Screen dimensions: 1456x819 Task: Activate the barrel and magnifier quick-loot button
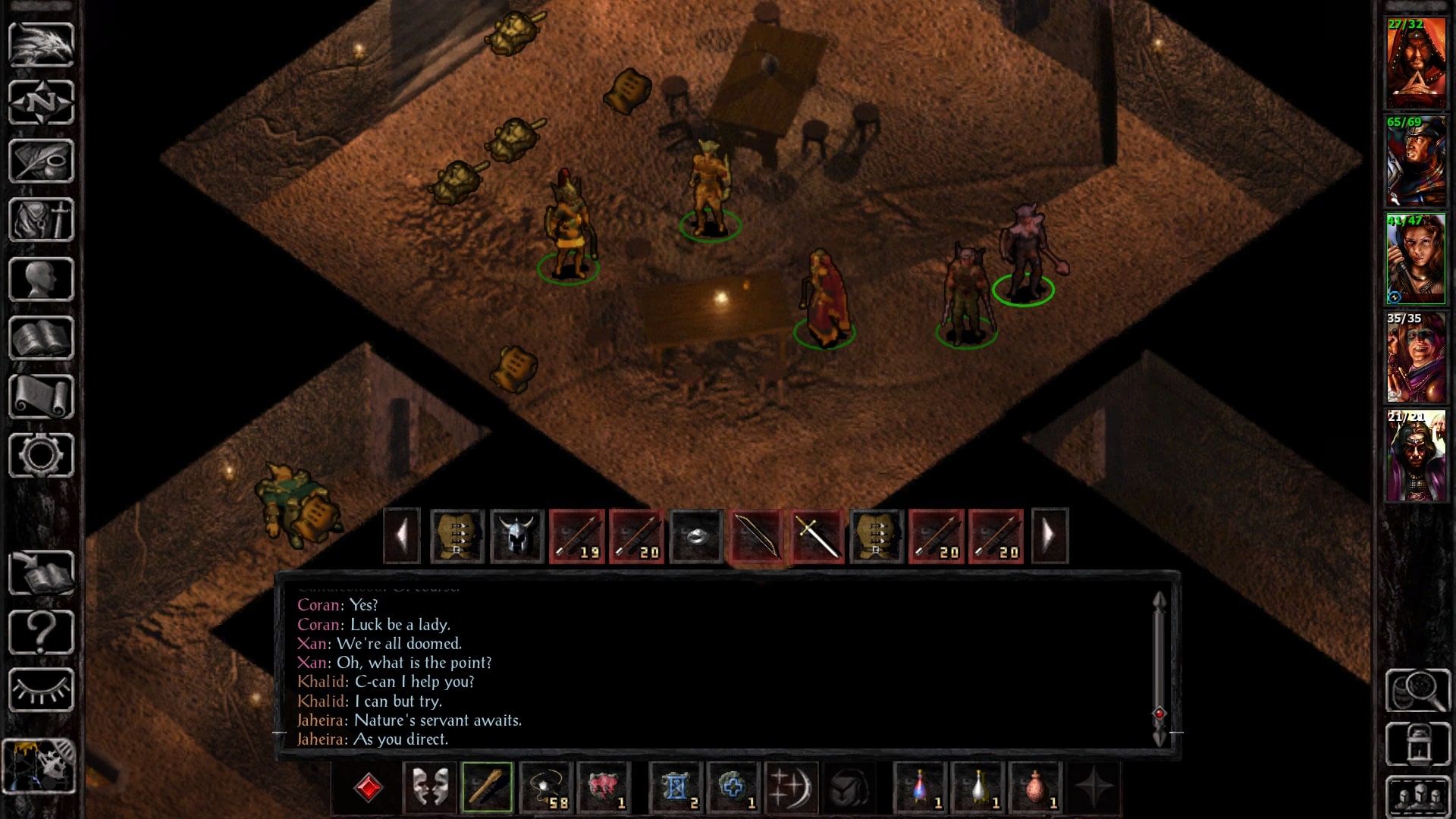[1417, 690]
